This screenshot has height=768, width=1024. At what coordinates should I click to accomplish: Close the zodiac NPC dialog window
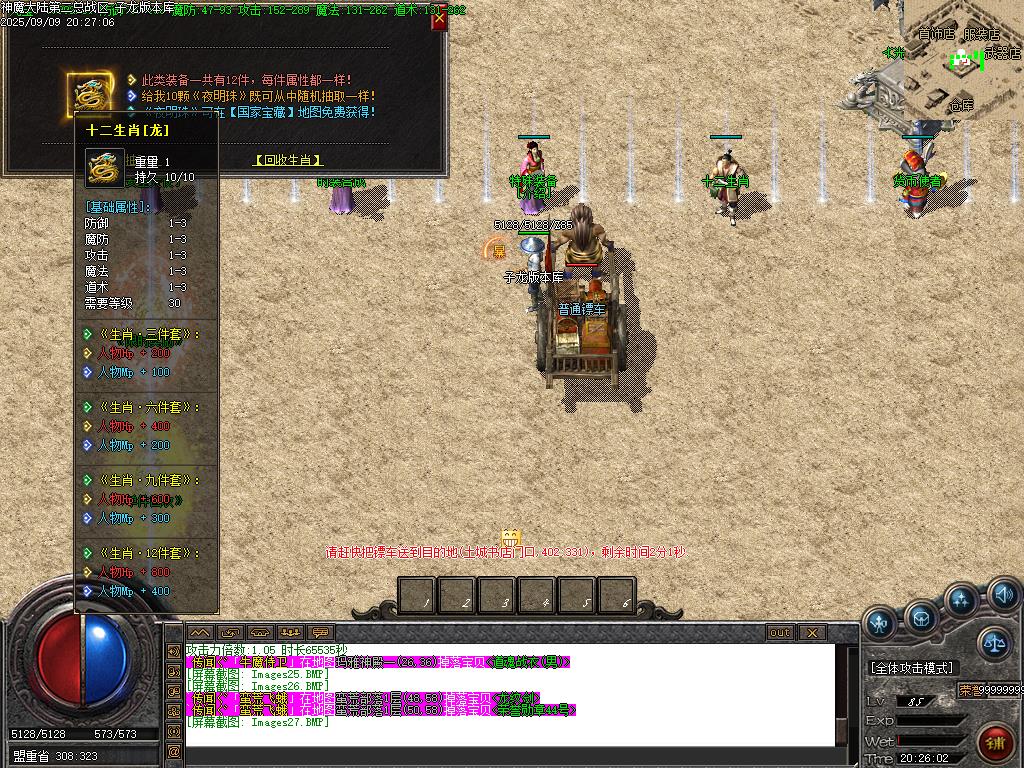(438, 20)
